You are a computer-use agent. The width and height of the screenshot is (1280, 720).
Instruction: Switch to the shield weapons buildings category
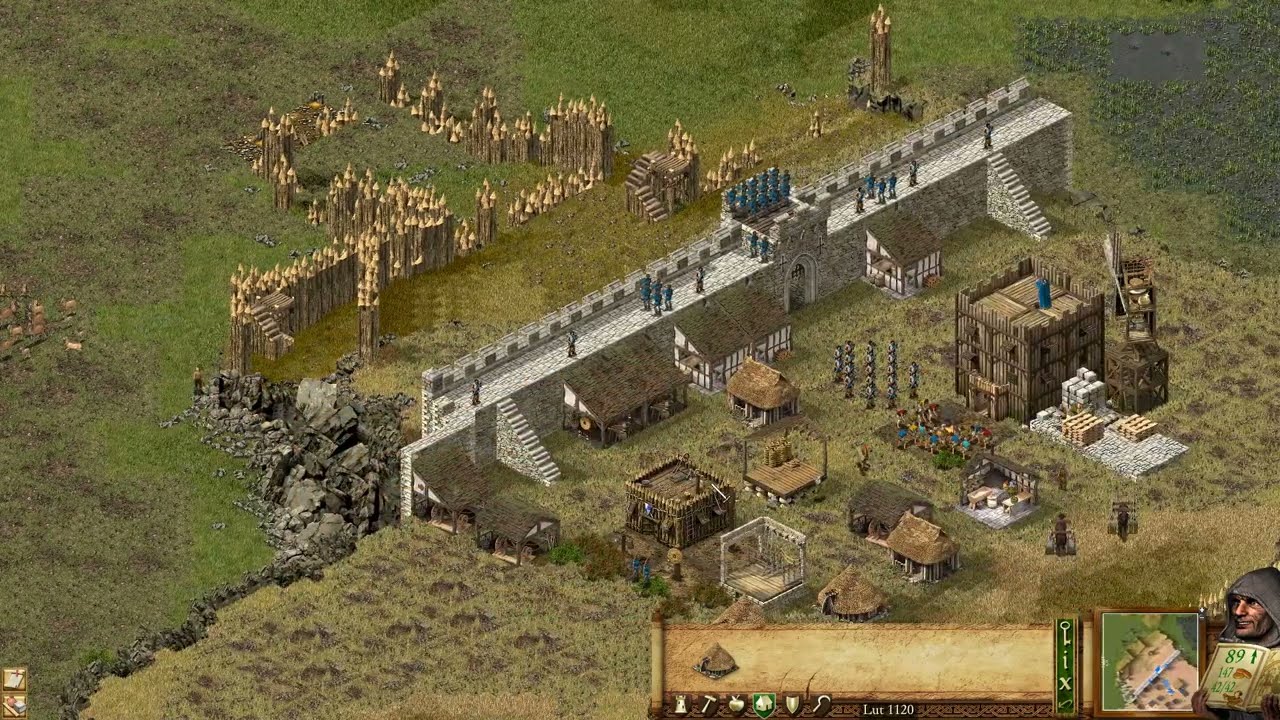[x=793, y=705]
